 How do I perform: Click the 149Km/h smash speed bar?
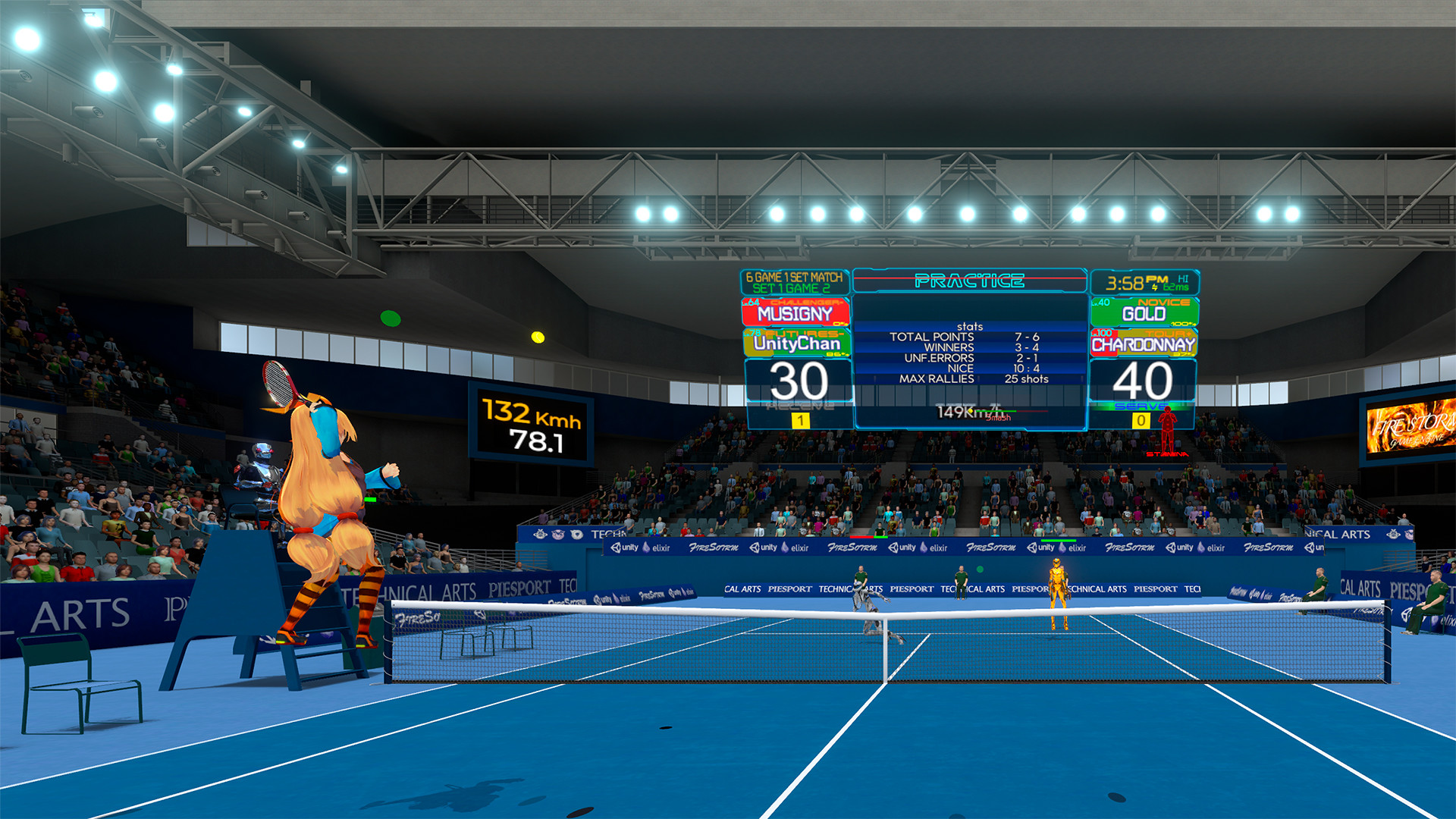pos(973,412)
